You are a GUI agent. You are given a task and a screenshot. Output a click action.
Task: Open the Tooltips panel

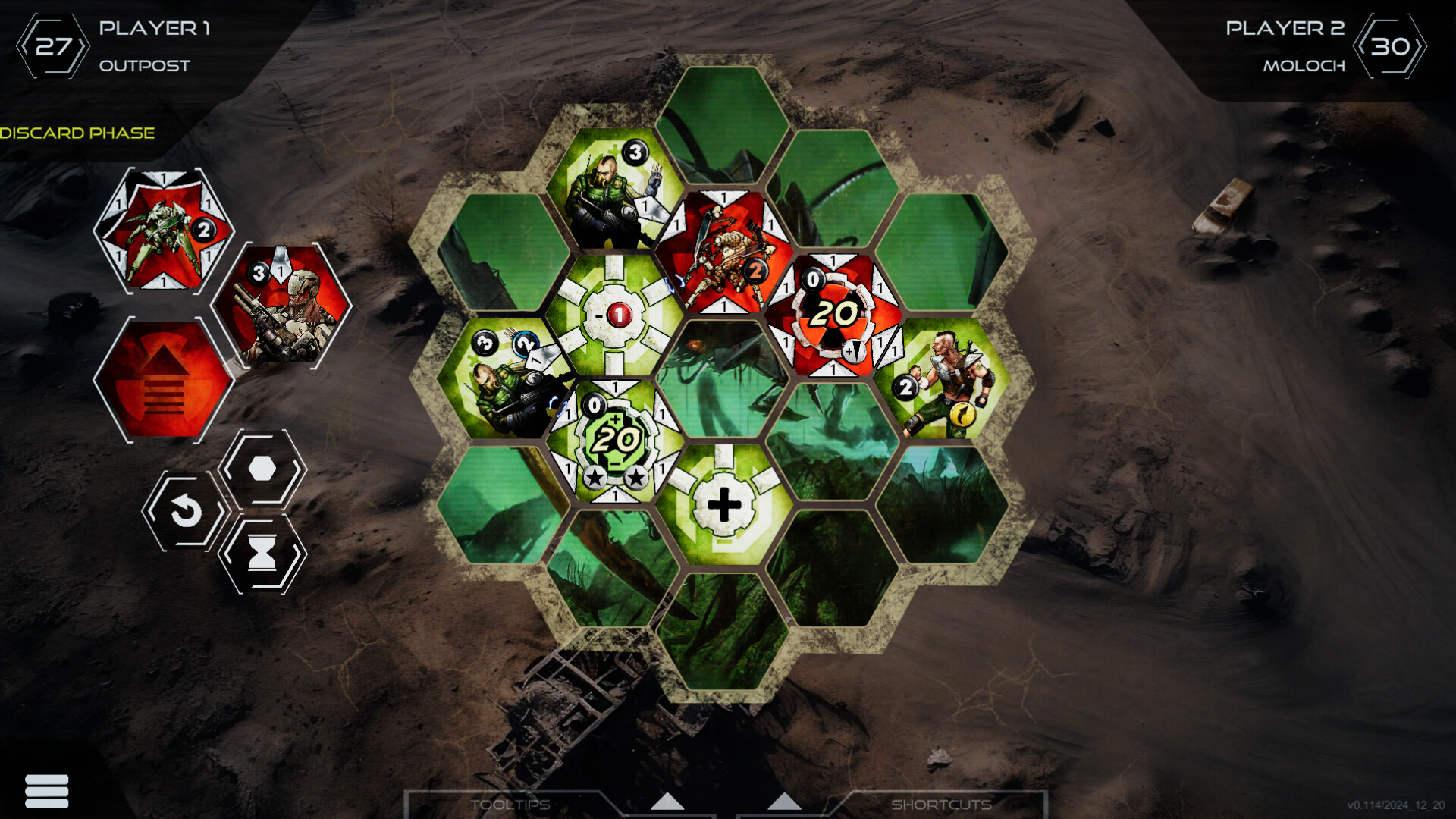point(512,805)
